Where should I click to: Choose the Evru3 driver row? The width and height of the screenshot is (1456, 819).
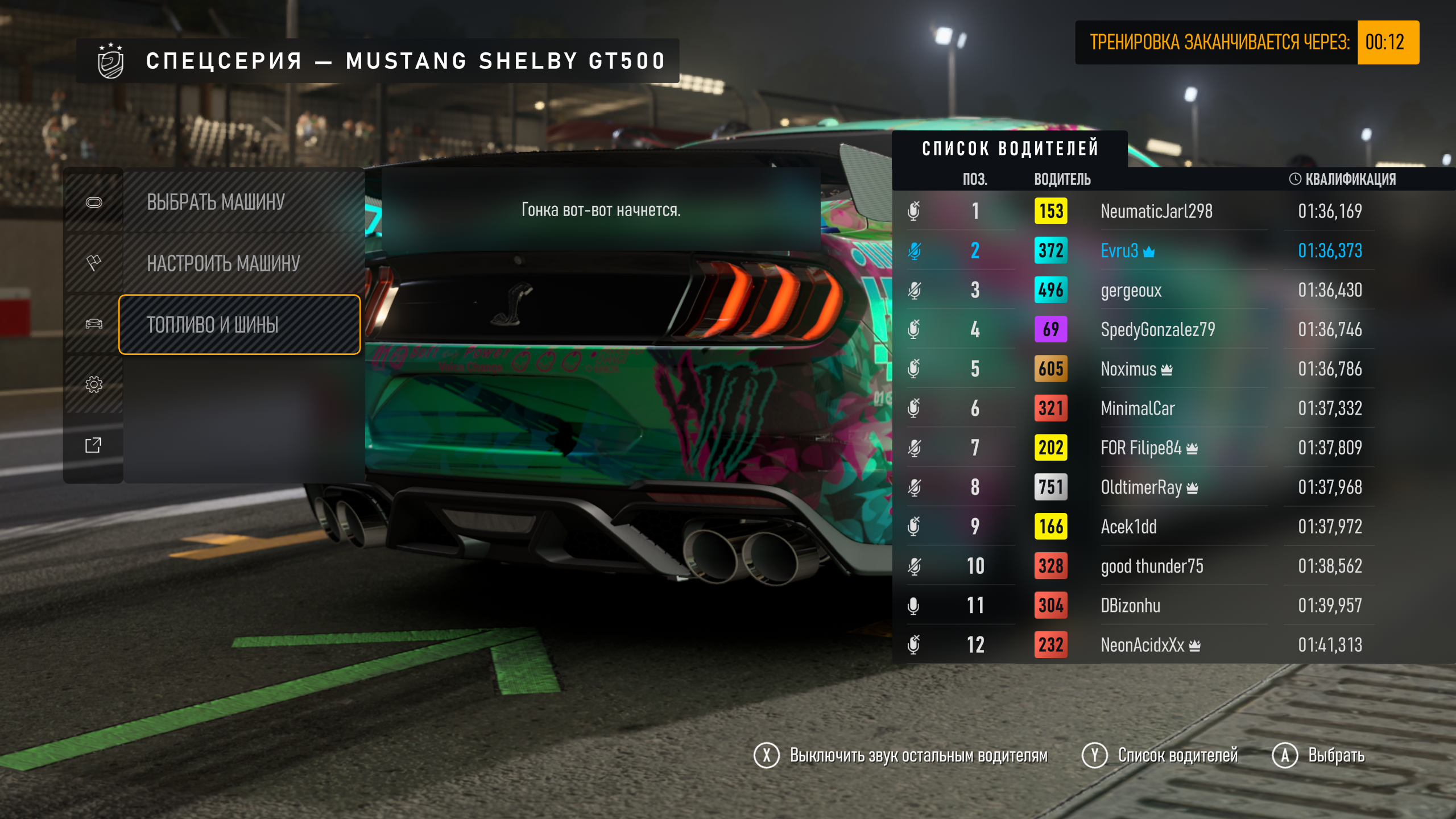pos(1119,251)
